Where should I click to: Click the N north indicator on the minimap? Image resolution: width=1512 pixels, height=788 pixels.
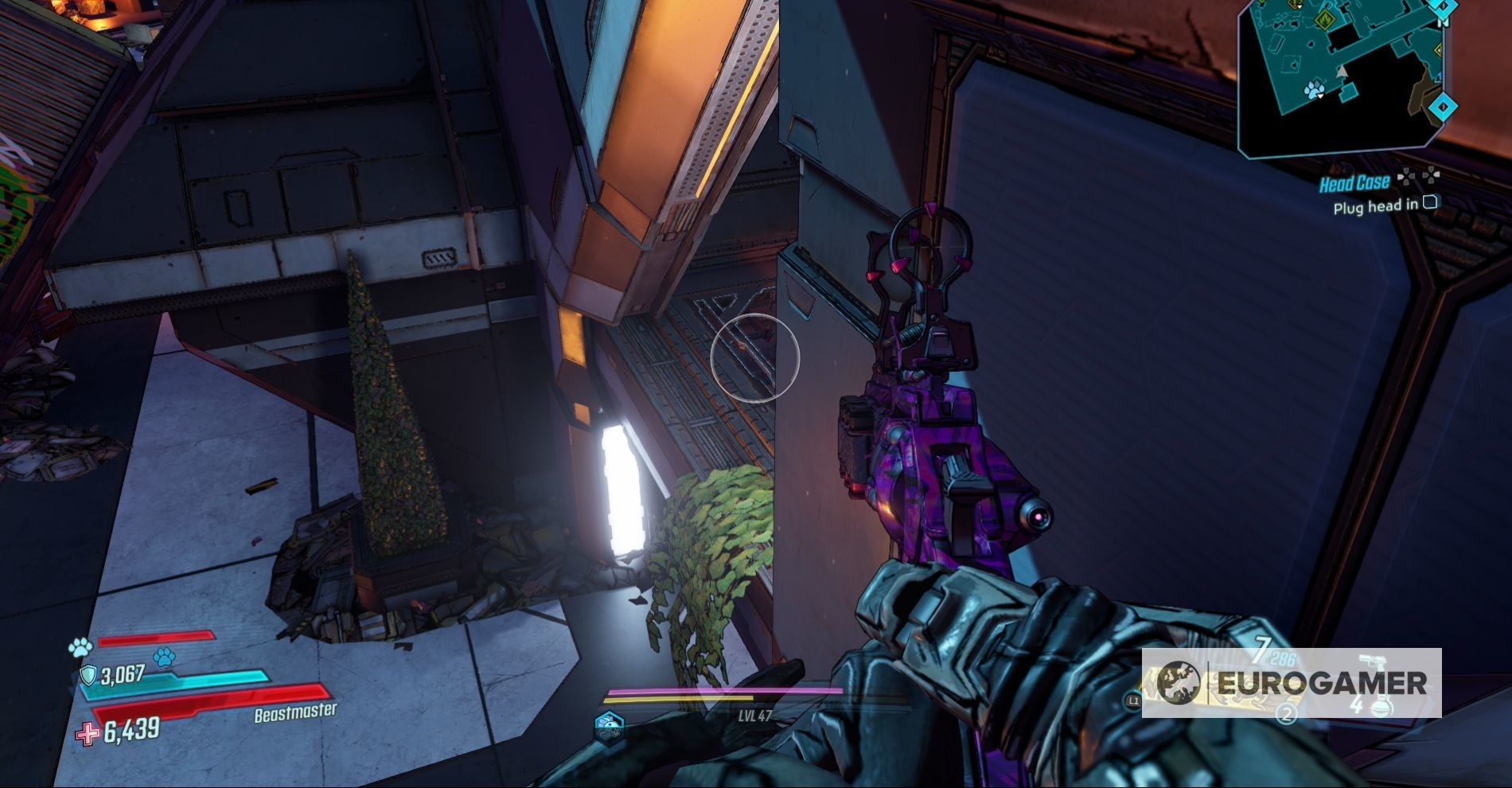(x=1444, y=22)
